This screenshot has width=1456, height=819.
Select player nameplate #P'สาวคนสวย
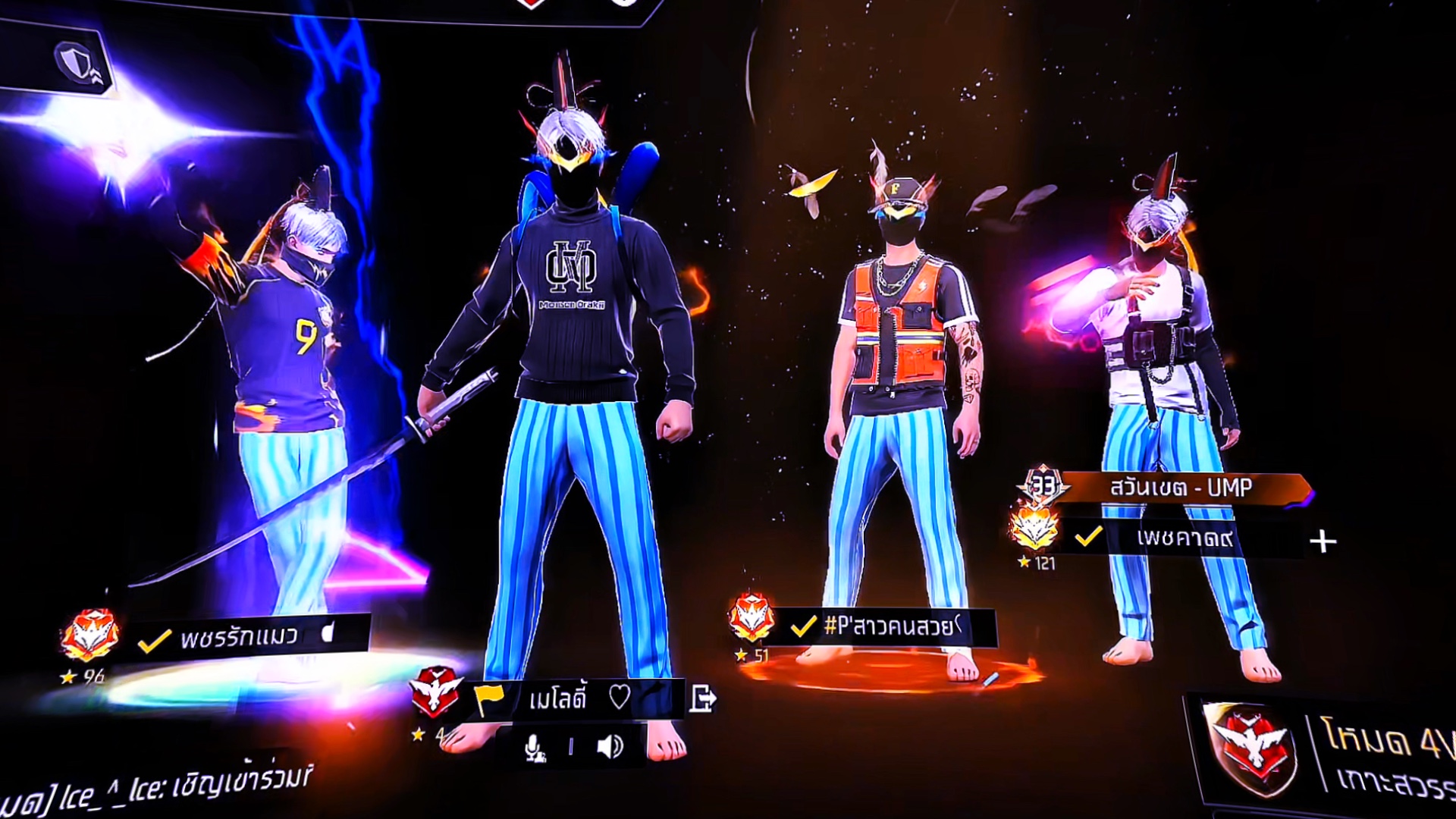[887, 626]
